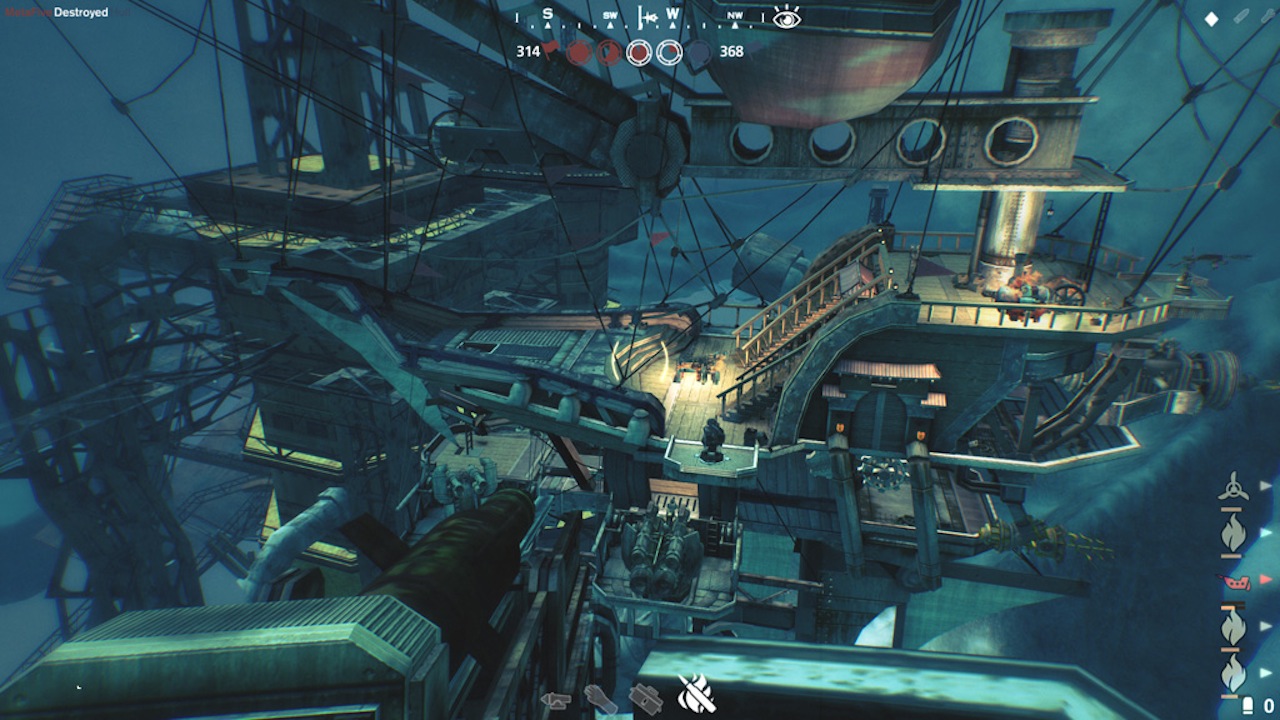Click the spyglass spotting eye icon at top

[x=786, y=18]
